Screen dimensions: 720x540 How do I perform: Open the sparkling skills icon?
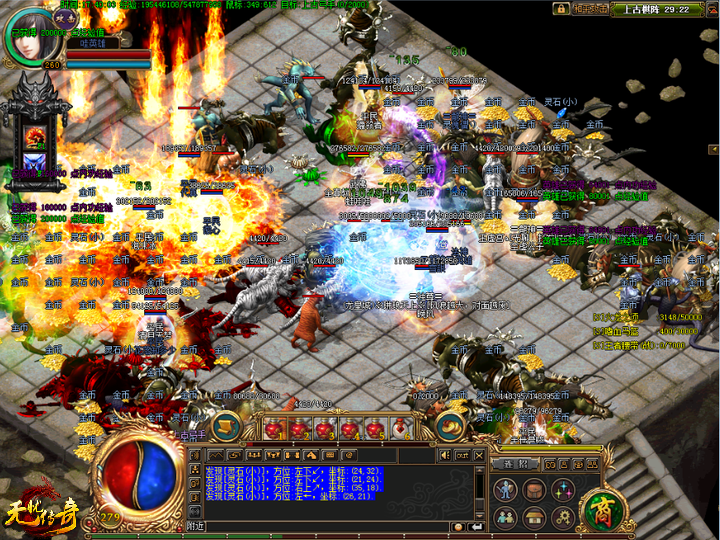click(562, 490)
